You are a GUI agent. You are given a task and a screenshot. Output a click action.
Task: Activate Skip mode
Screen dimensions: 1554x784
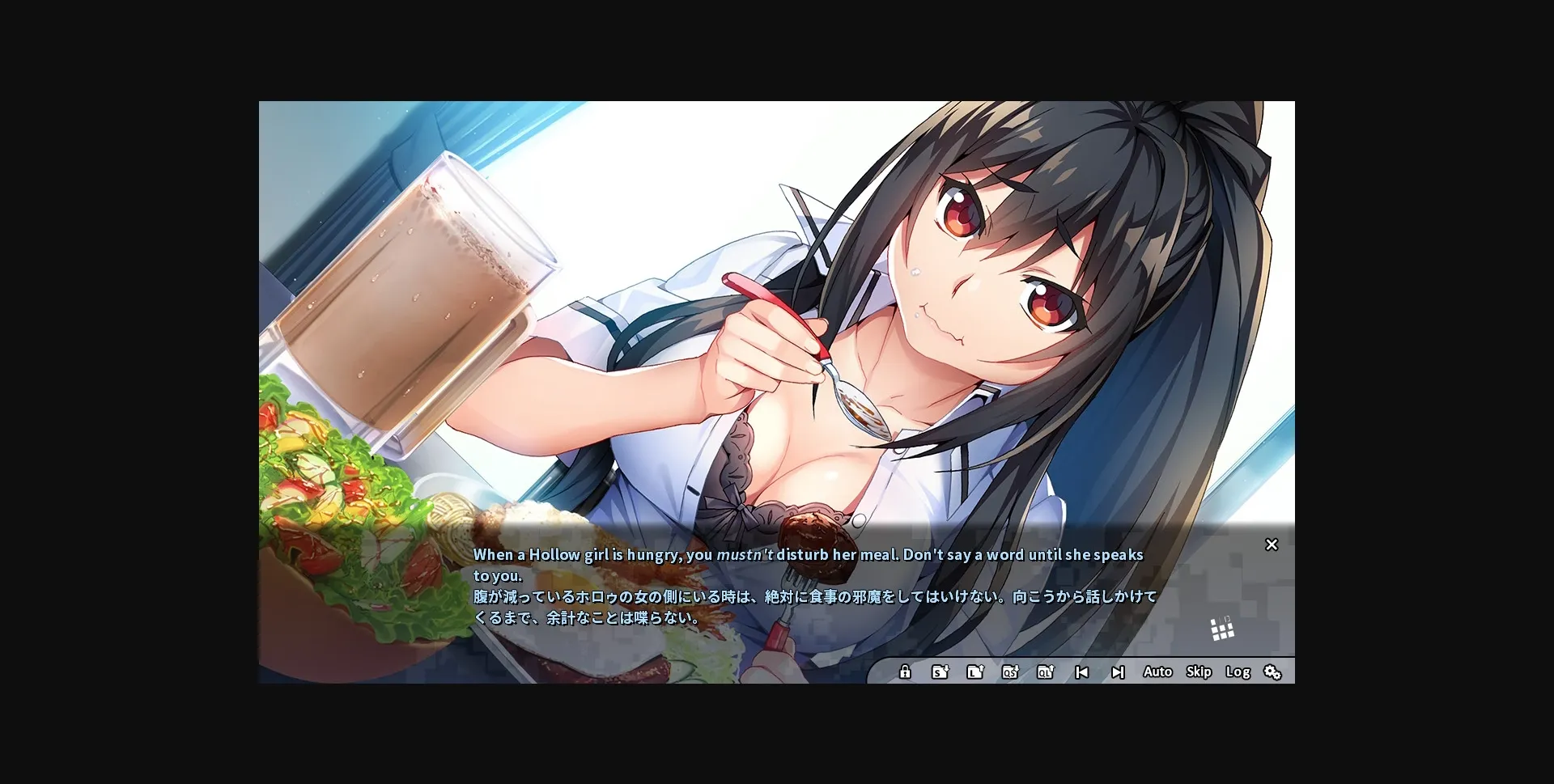1199,672
